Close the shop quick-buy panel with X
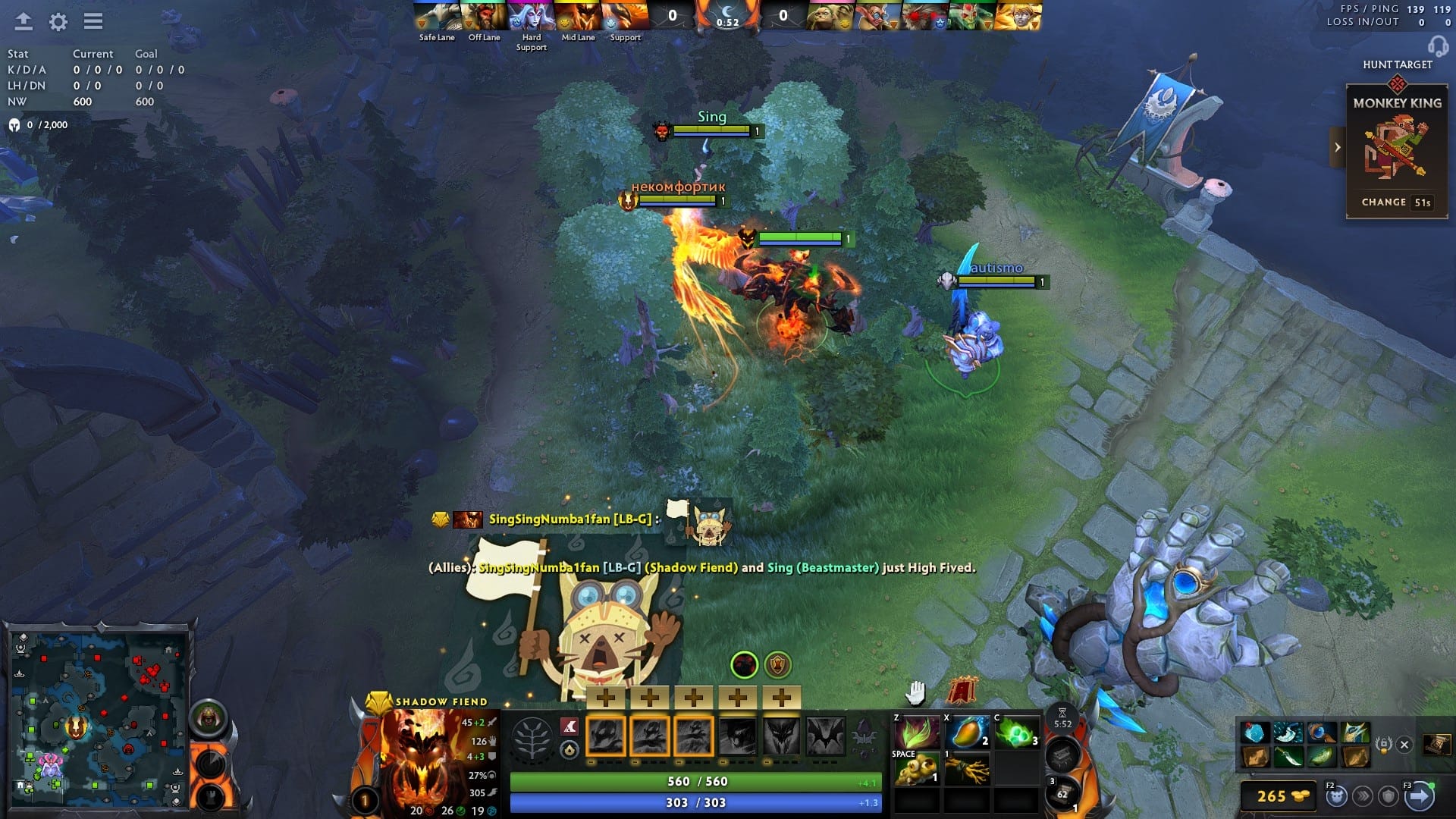Image resolution: width=1456 pixels, height=819 pixels. tap(1404, 744)
